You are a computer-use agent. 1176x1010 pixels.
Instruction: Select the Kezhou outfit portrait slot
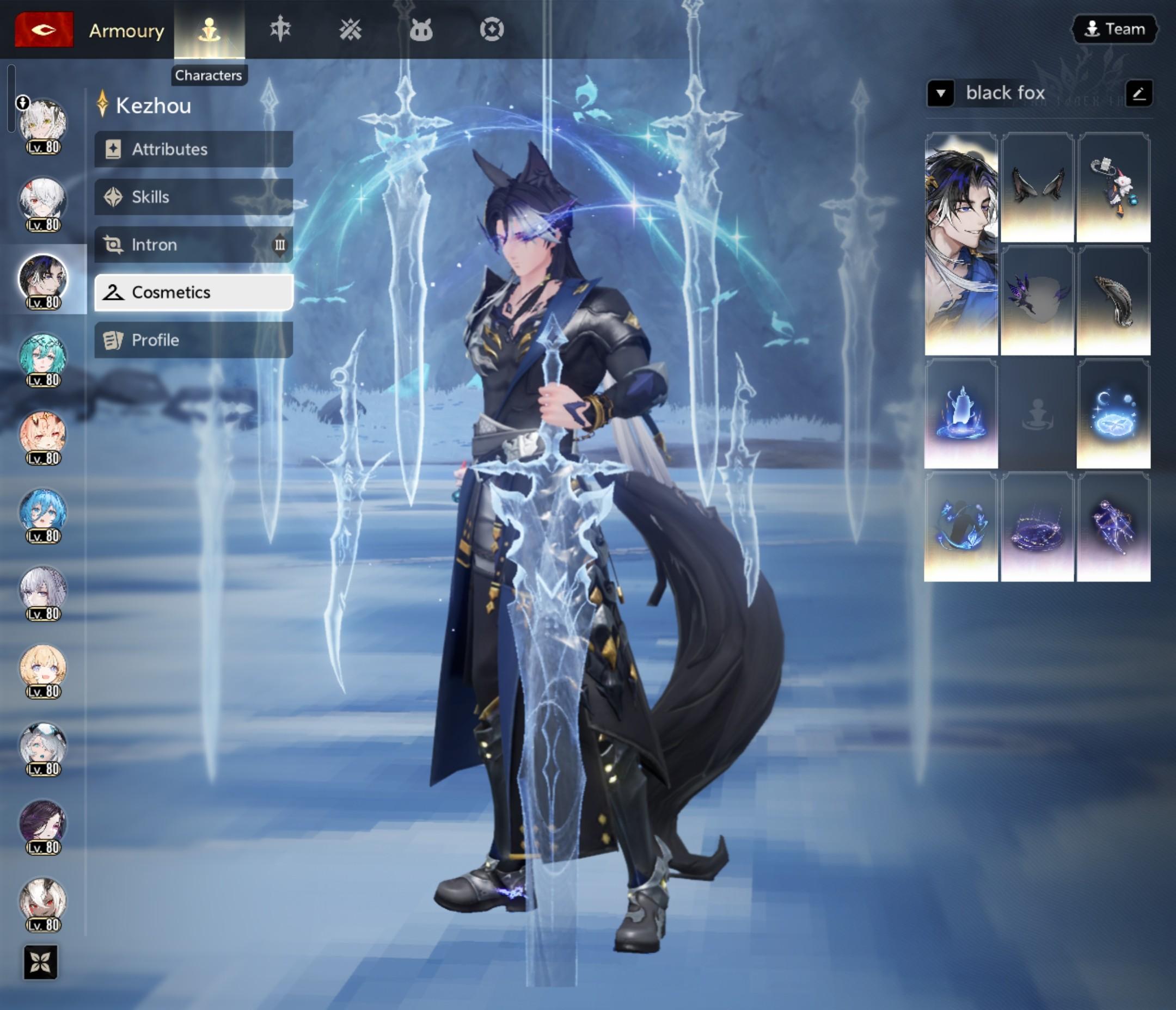tap(961, 244)
